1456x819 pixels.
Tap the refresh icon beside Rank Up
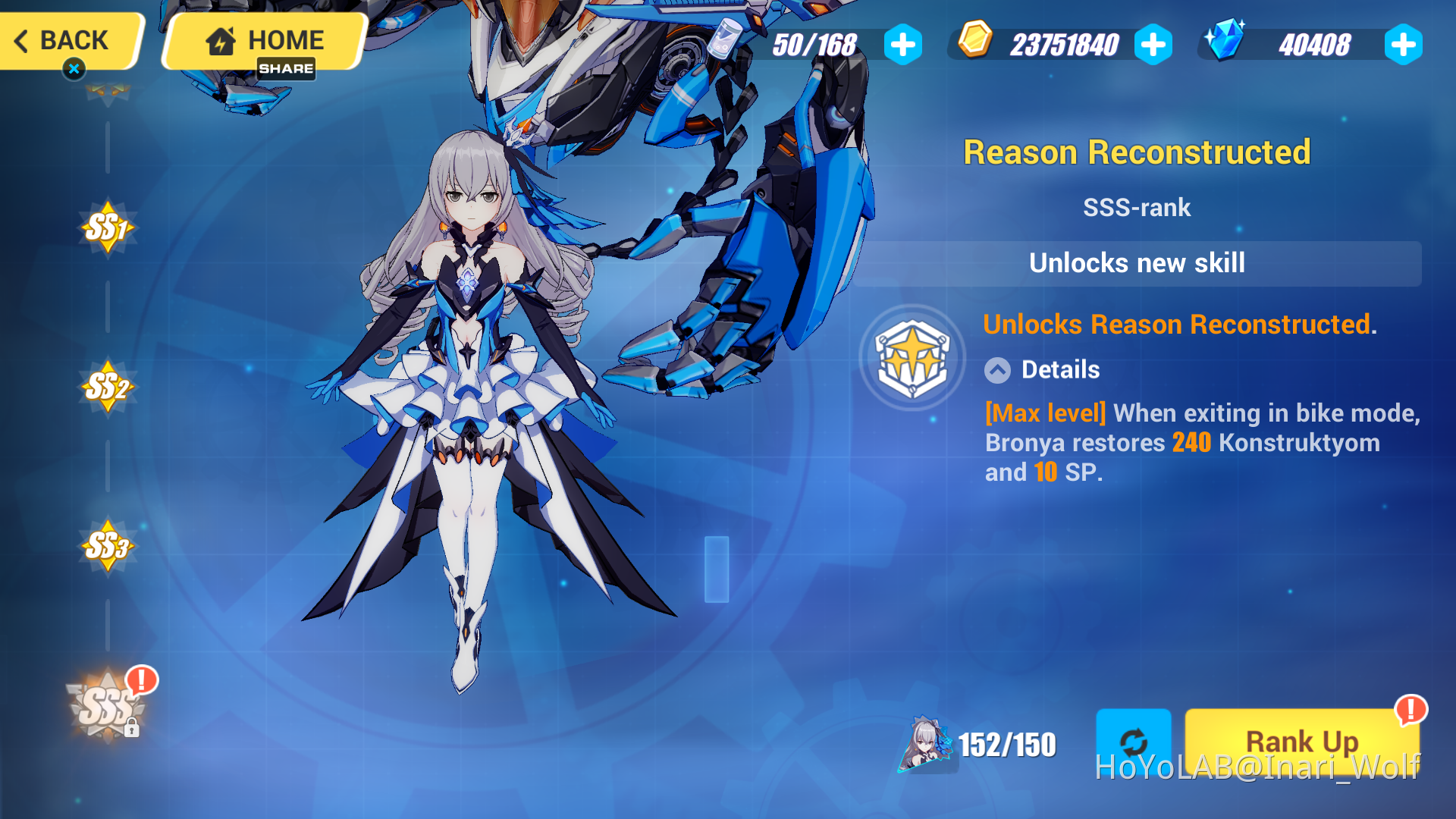[x=1134, y=742]
